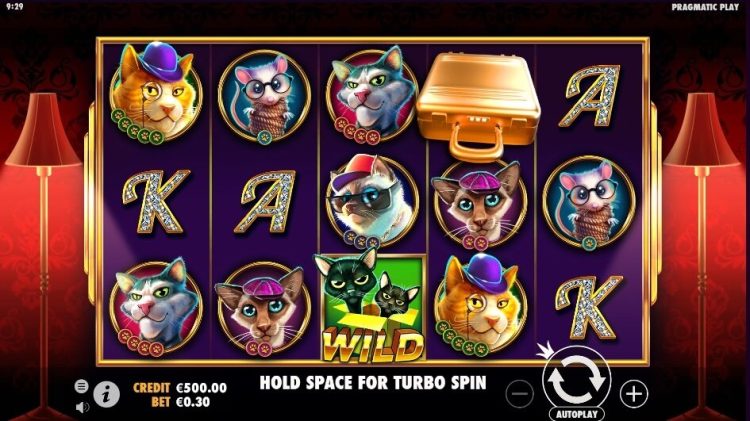Decrease the bet with the minus button
750x421 pixels.
(521, 393)
